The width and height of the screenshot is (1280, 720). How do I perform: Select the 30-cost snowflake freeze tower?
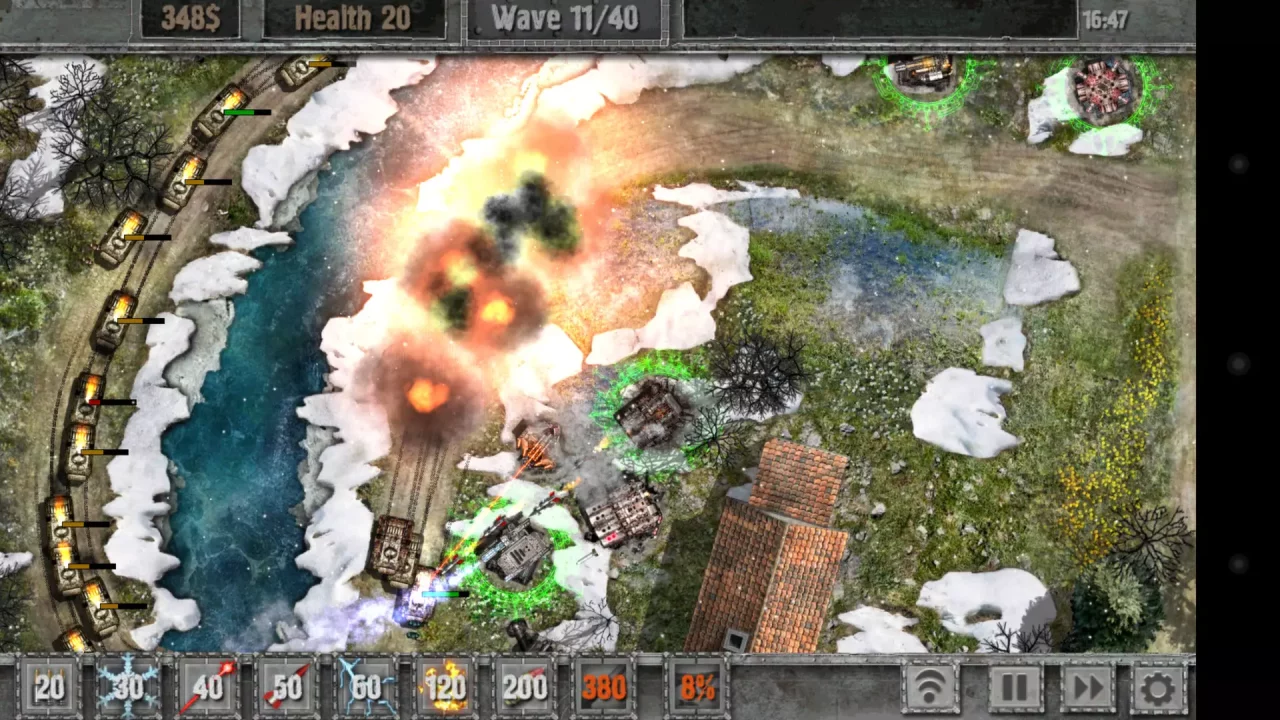pyautogui.click(x=128, y=687)
